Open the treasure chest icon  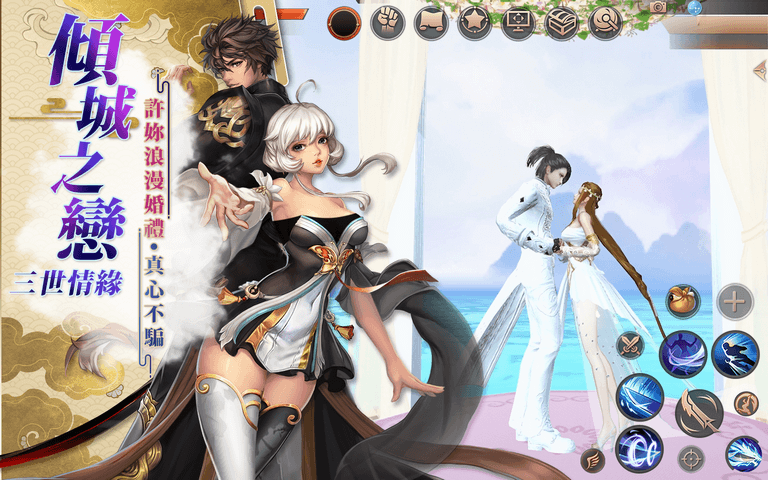coord(562,21)
